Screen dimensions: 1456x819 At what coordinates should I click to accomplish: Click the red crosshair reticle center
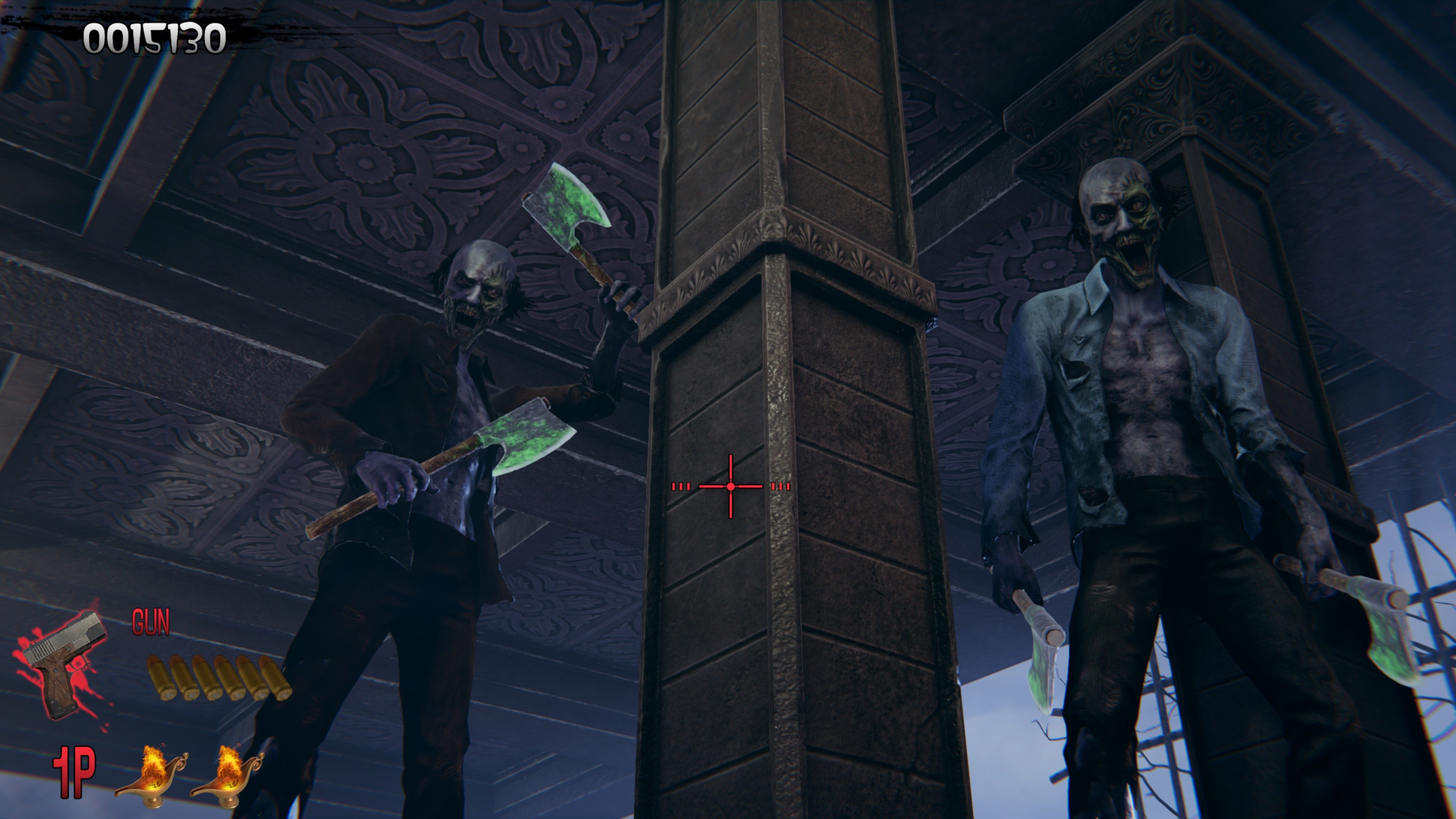click(731, 486)
